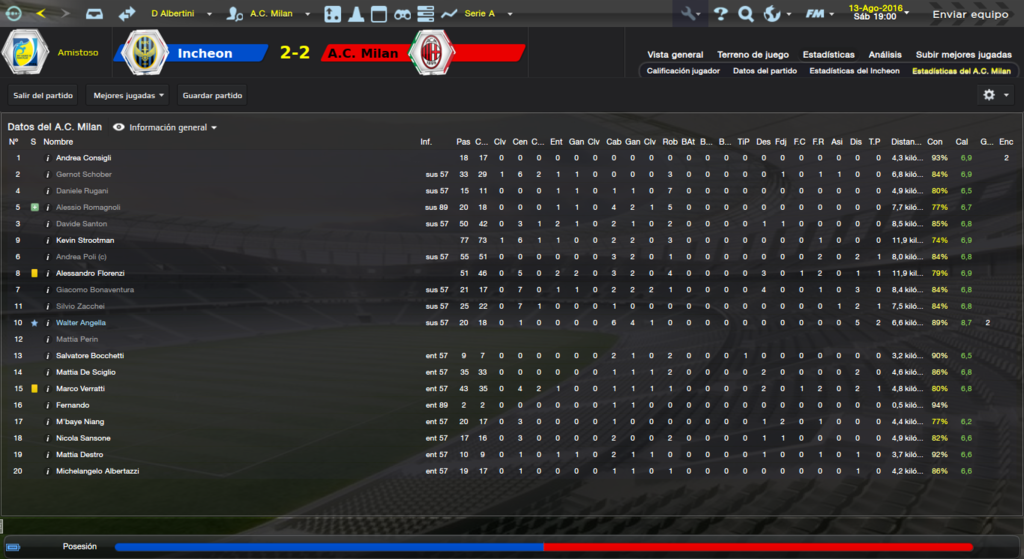The image size is (1024, 559).
Task: Switch to the Vista general tab
Action: tap(675, 55)
